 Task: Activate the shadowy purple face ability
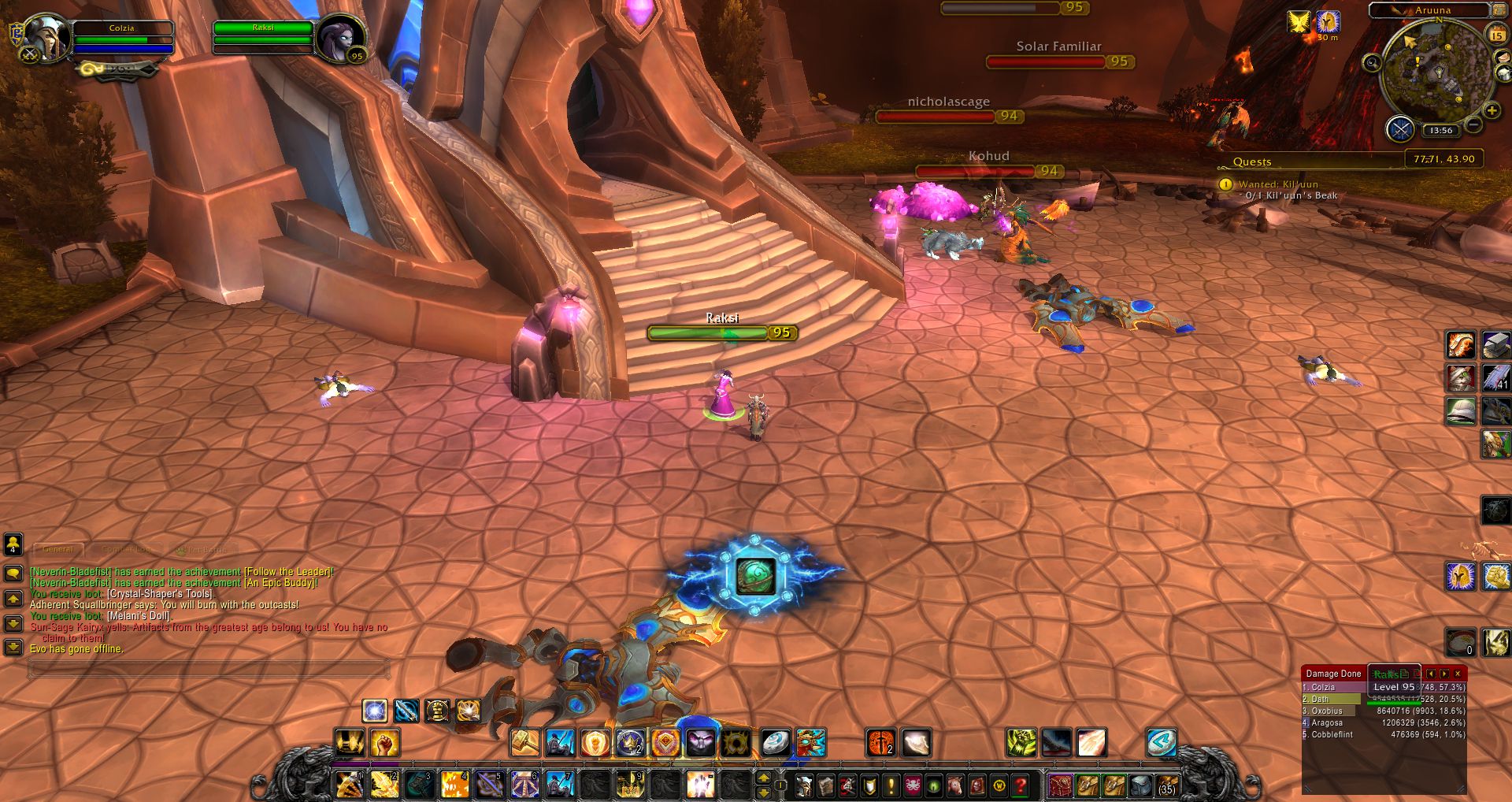pos(700,742)
